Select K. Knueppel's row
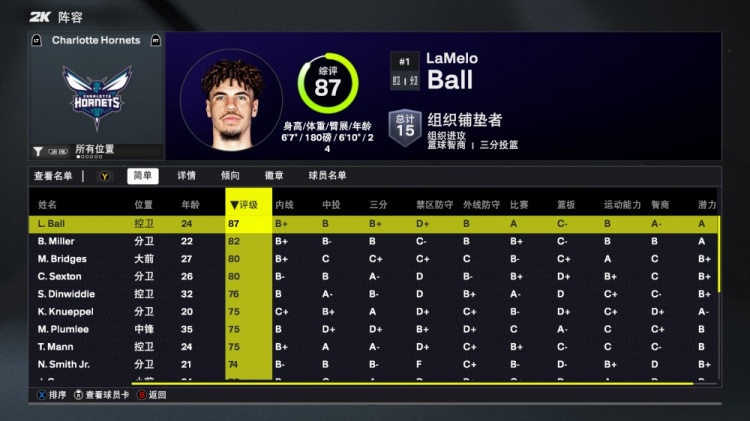750x421 pixels. click(65, 311)
